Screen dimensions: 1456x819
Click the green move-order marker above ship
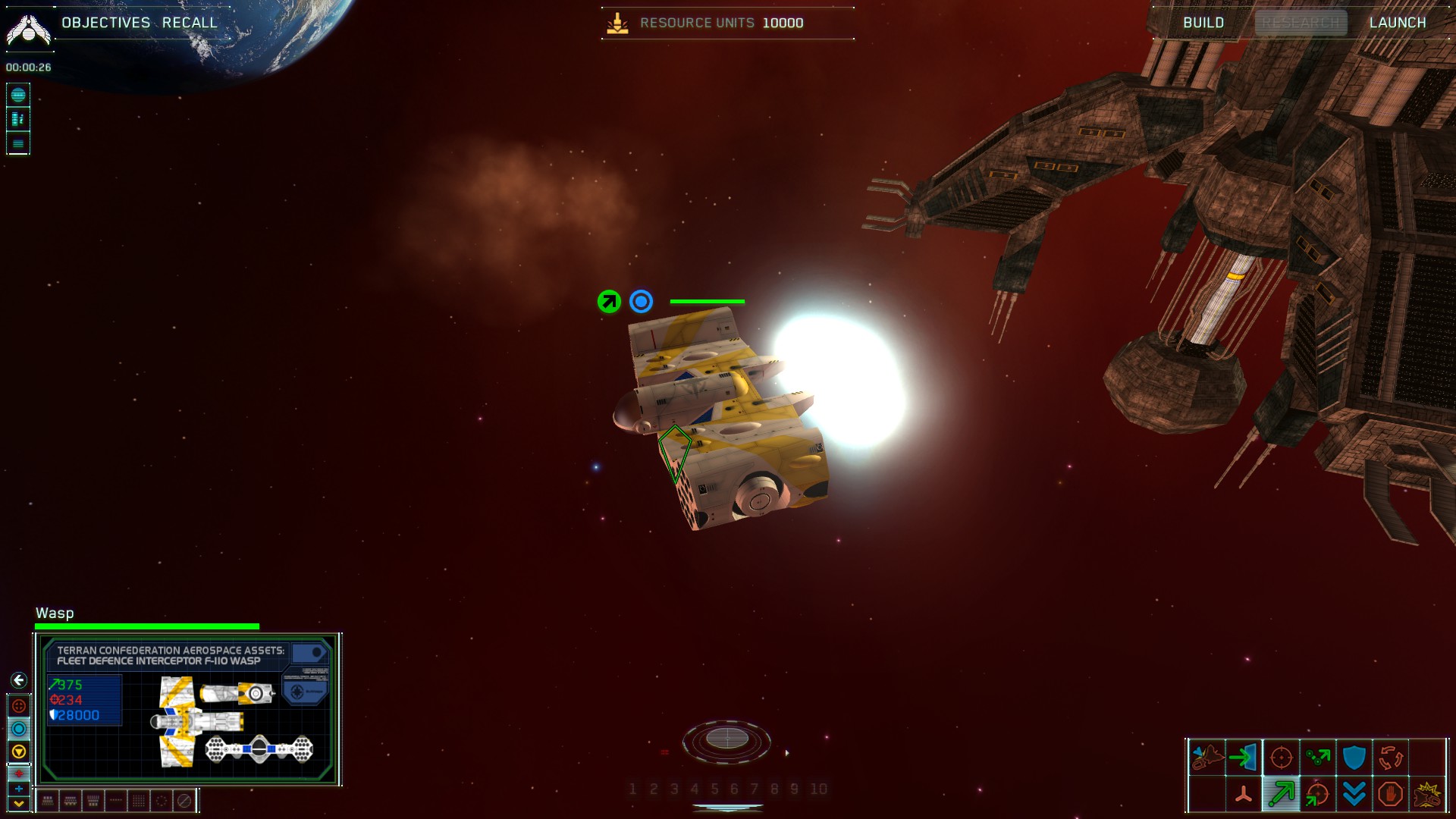pyautogui.click(x=609, y=302)
